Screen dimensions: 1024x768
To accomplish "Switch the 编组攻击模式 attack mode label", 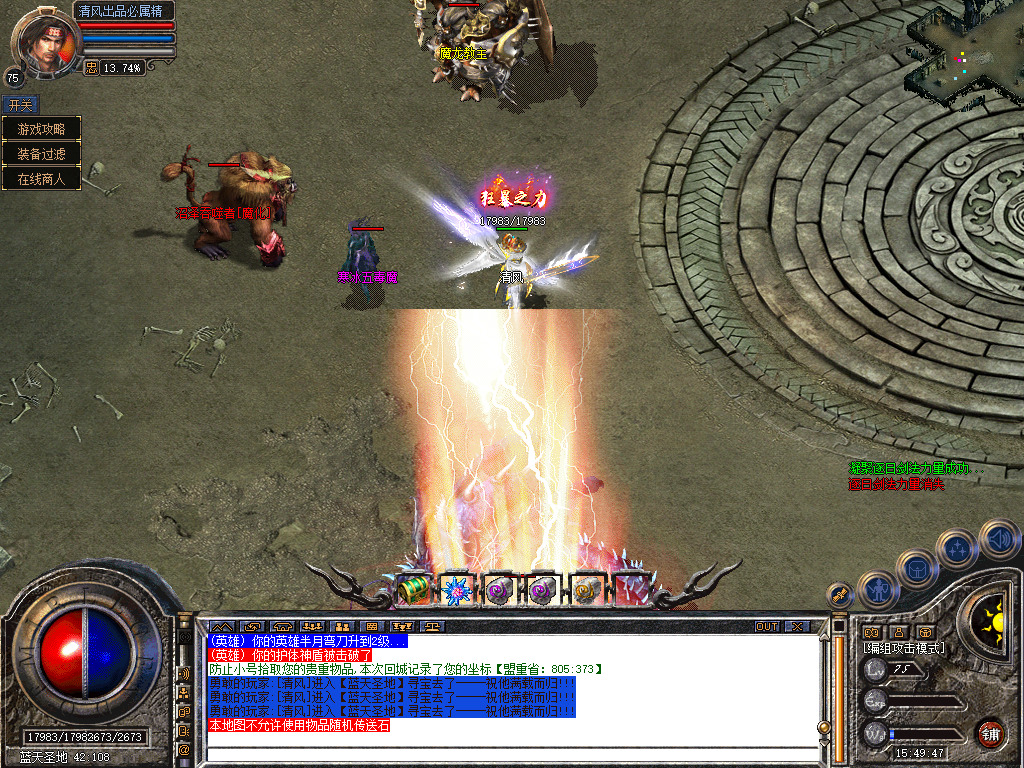I will coord(904,648).
